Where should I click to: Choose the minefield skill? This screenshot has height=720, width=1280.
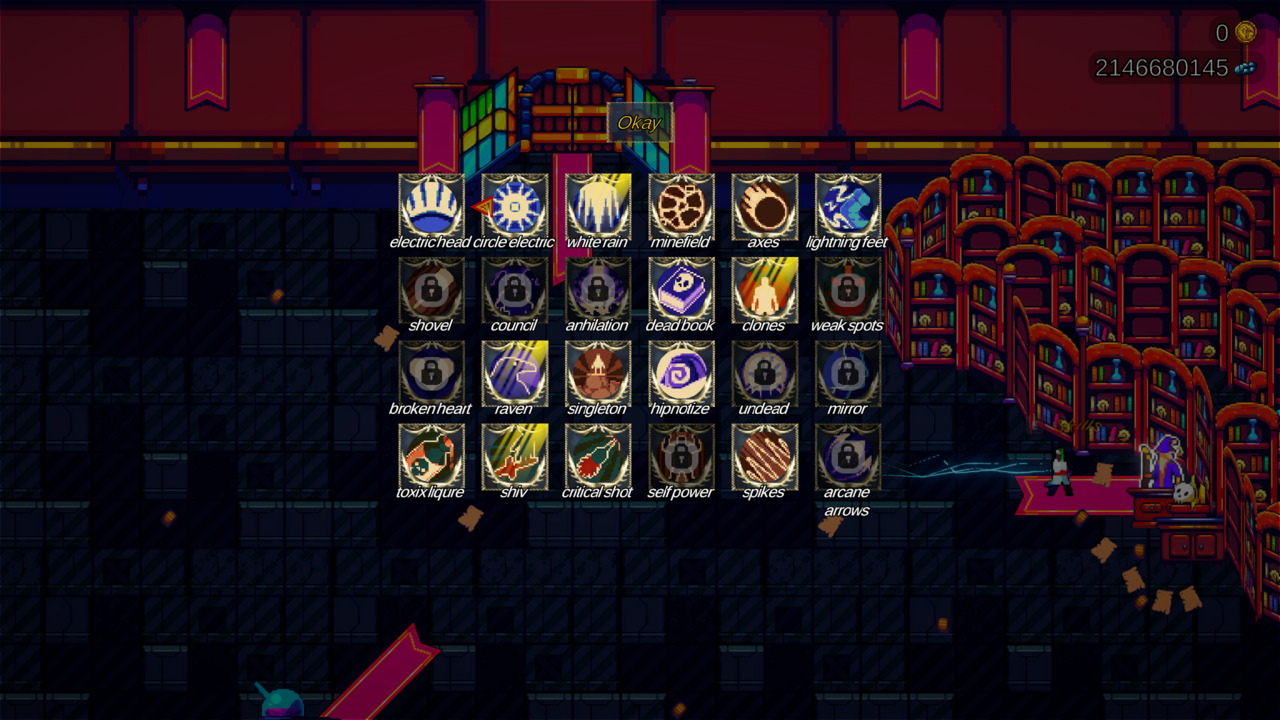tap(681, 207)
